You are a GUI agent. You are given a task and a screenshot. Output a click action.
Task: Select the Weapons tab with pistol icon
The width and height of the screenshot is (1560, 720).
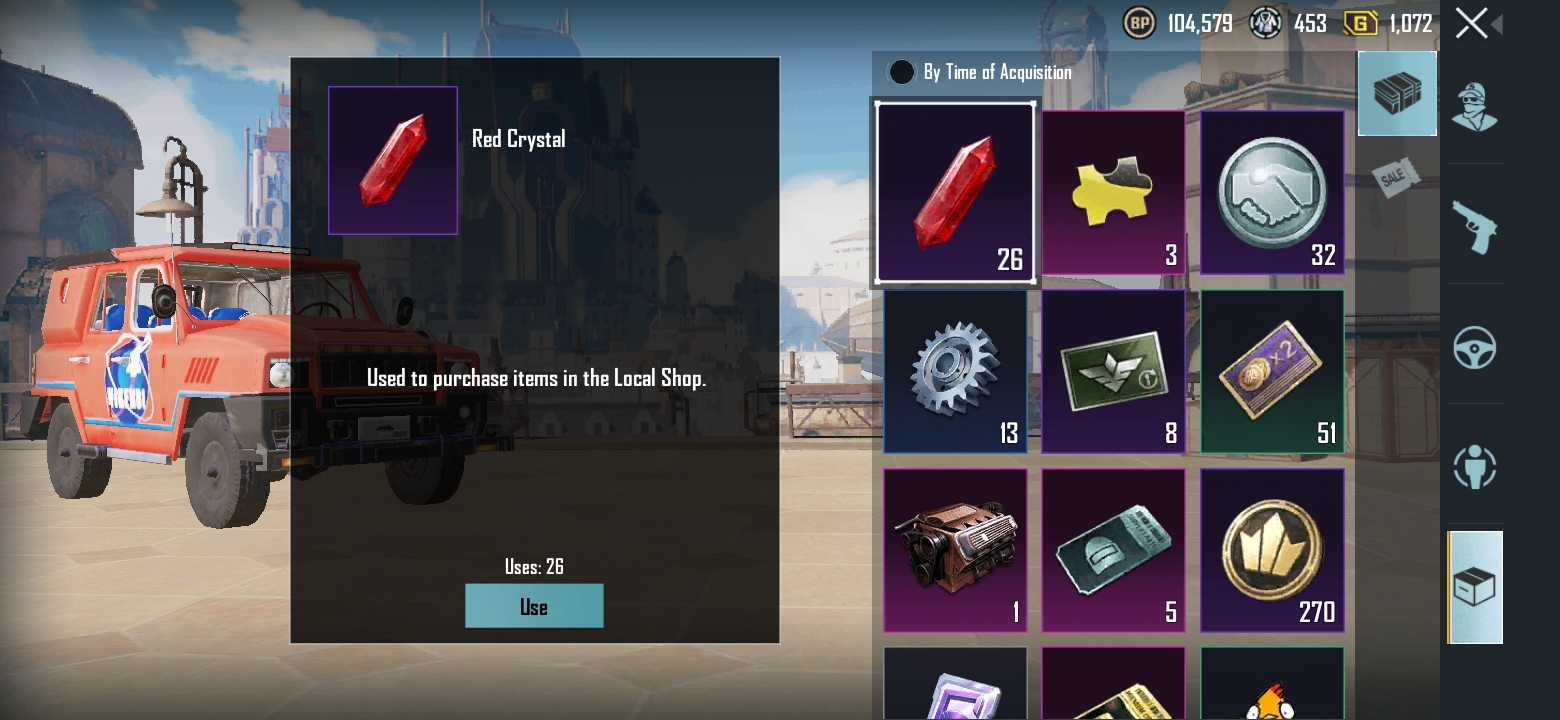tap(1475, 228)
